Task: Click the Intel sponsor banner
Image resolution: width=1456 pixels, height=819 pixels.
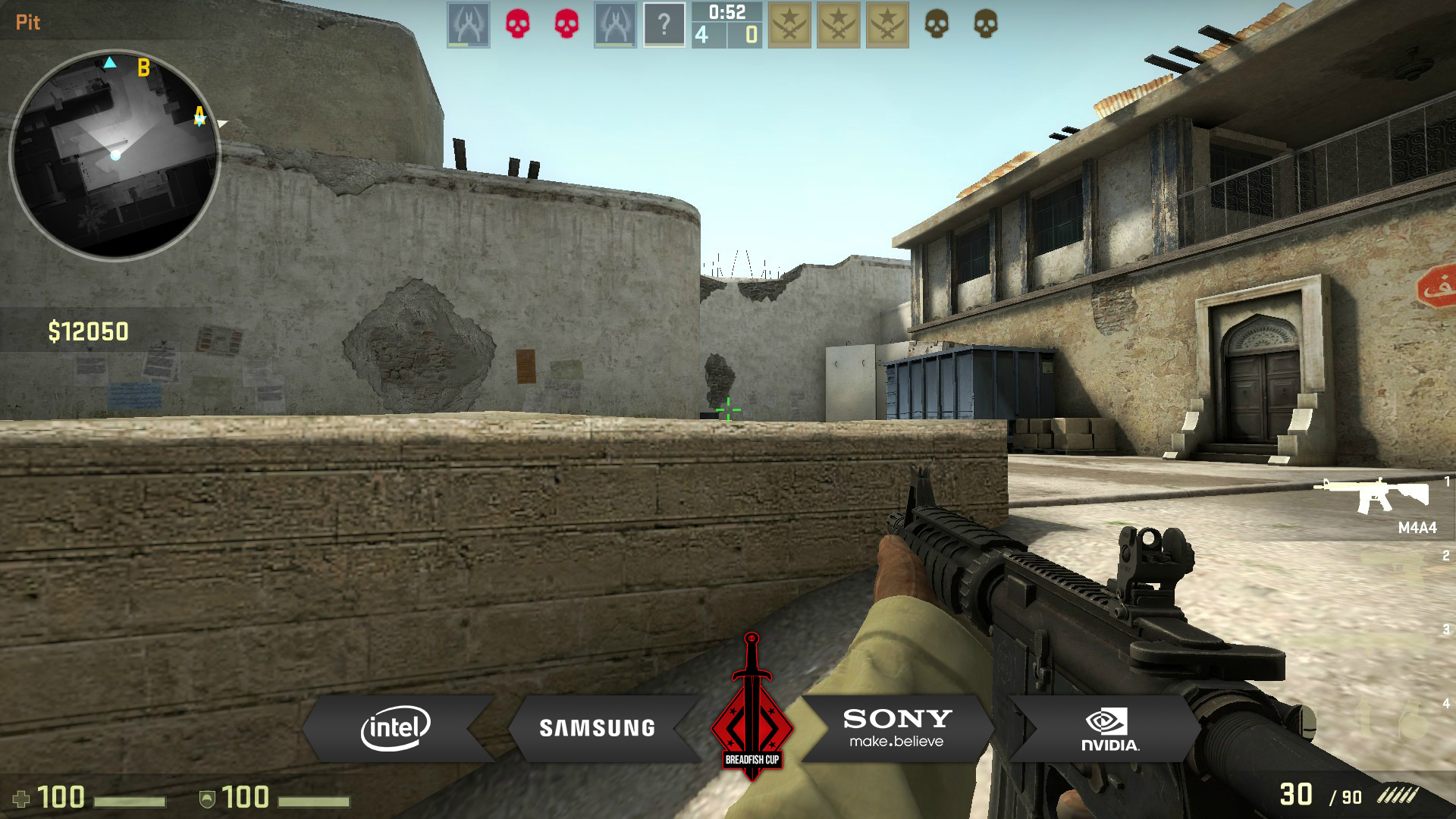Action: [x=396, y=728]
